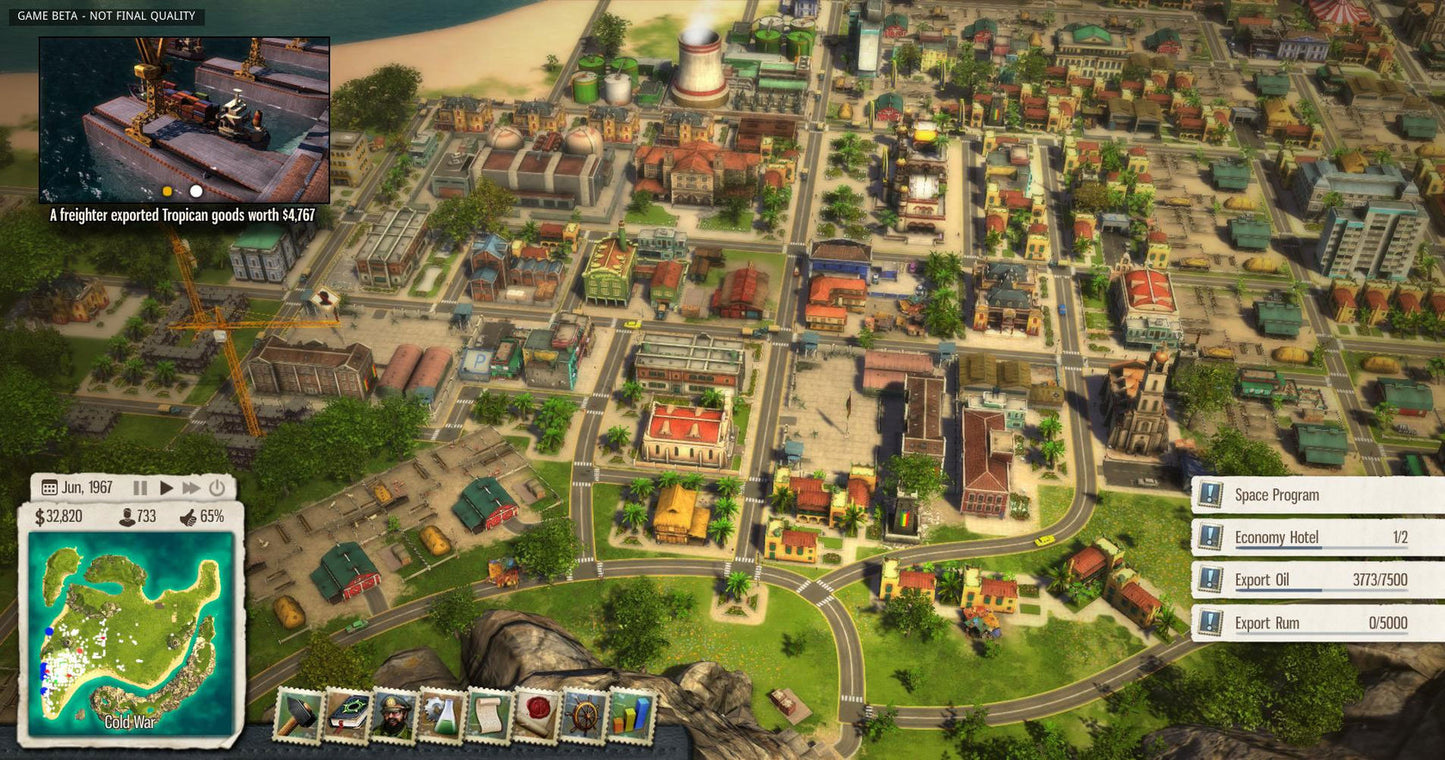Expand the Space Program task entry
Viewport: 1445px width, 760px height.
1300,494
